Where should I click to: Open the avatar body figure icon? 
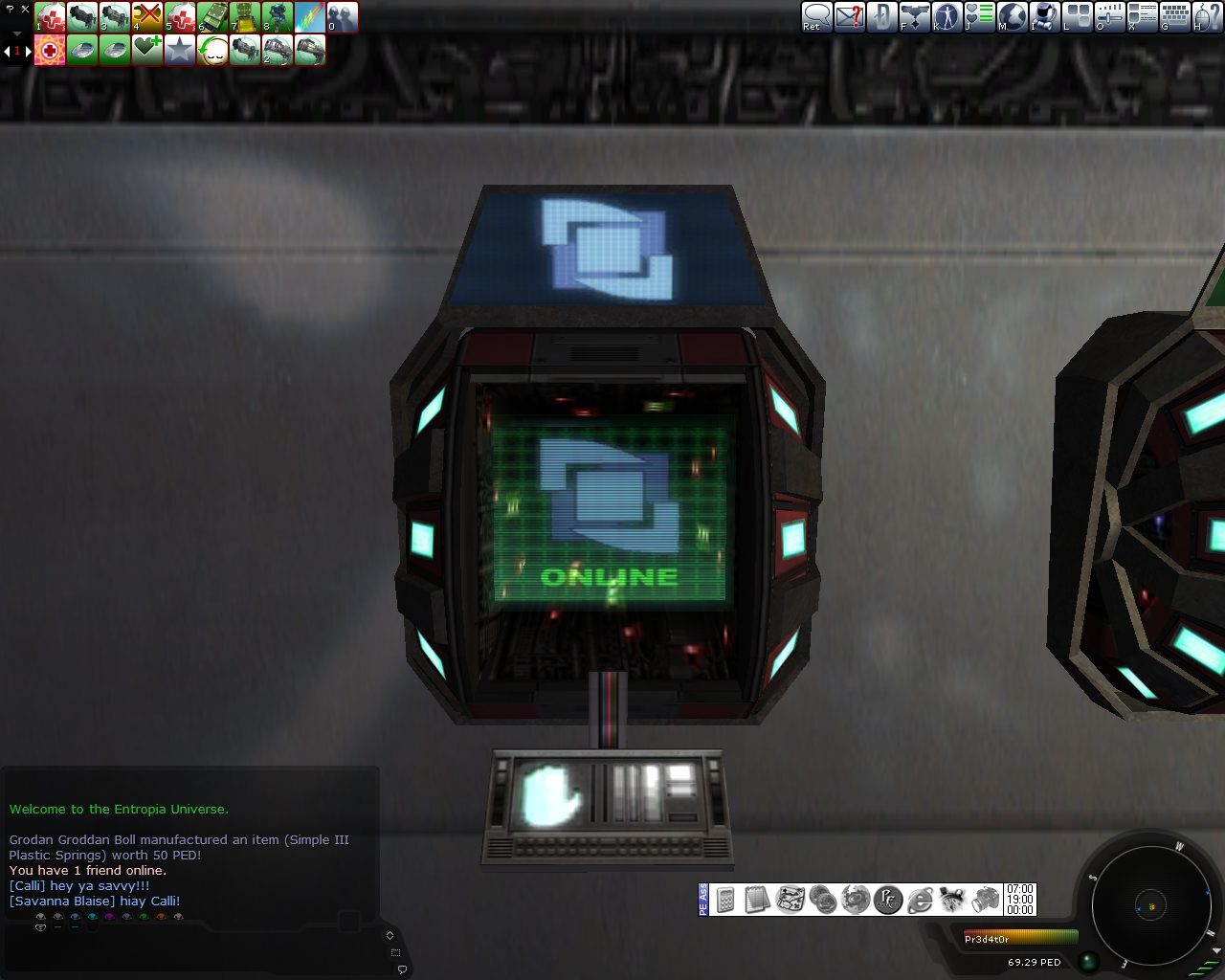pos(947,19)
